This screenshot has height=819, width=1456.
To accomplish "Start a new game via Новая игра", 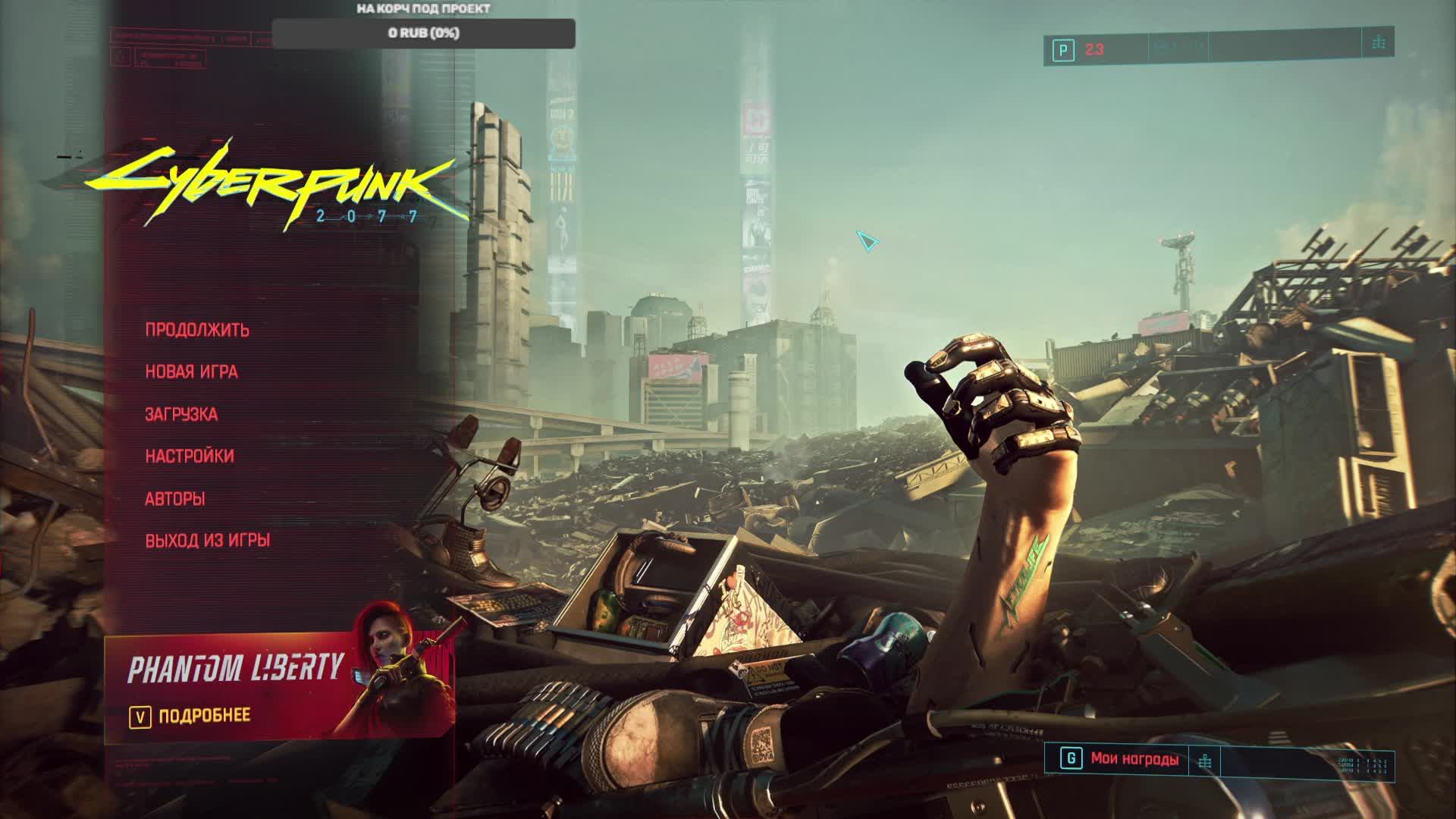I will click(191, 372).
